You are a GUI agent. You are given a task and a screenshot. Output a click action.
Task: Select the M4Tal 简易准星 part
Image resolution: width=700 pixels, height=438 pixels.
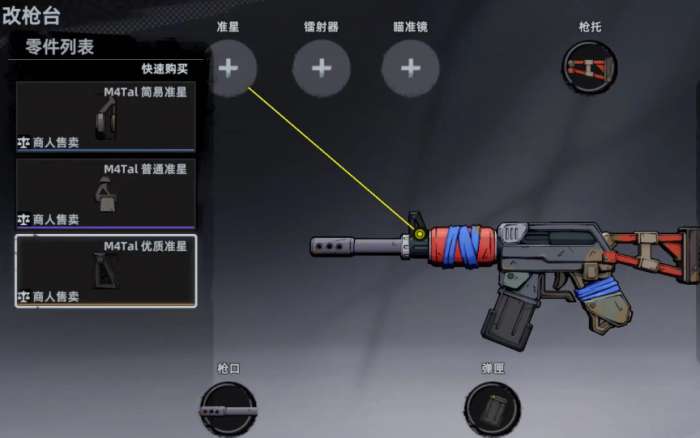pos(106,116)
